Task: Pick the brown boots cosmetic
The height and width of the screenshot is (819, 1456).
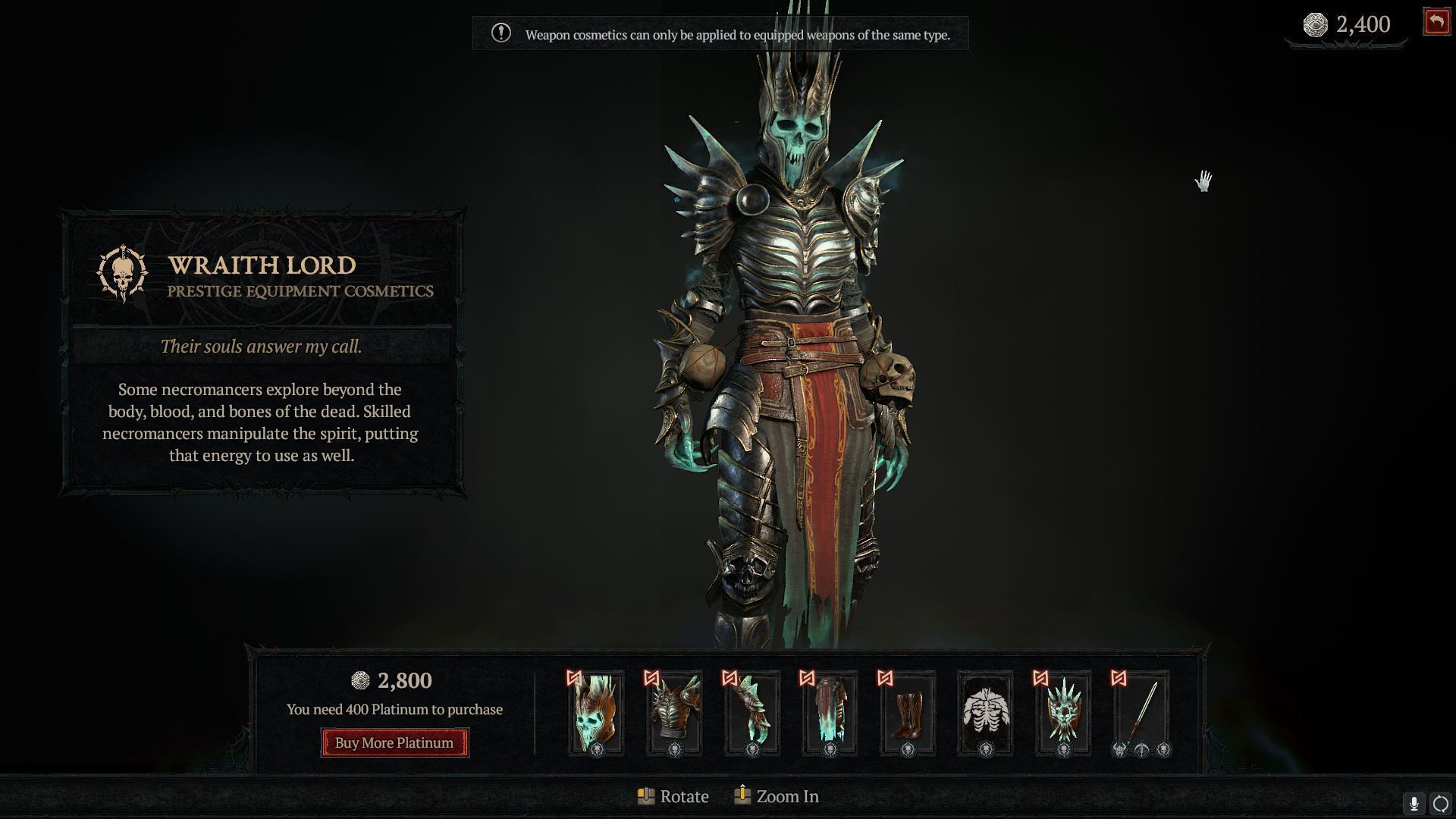Action: (907, 713)
